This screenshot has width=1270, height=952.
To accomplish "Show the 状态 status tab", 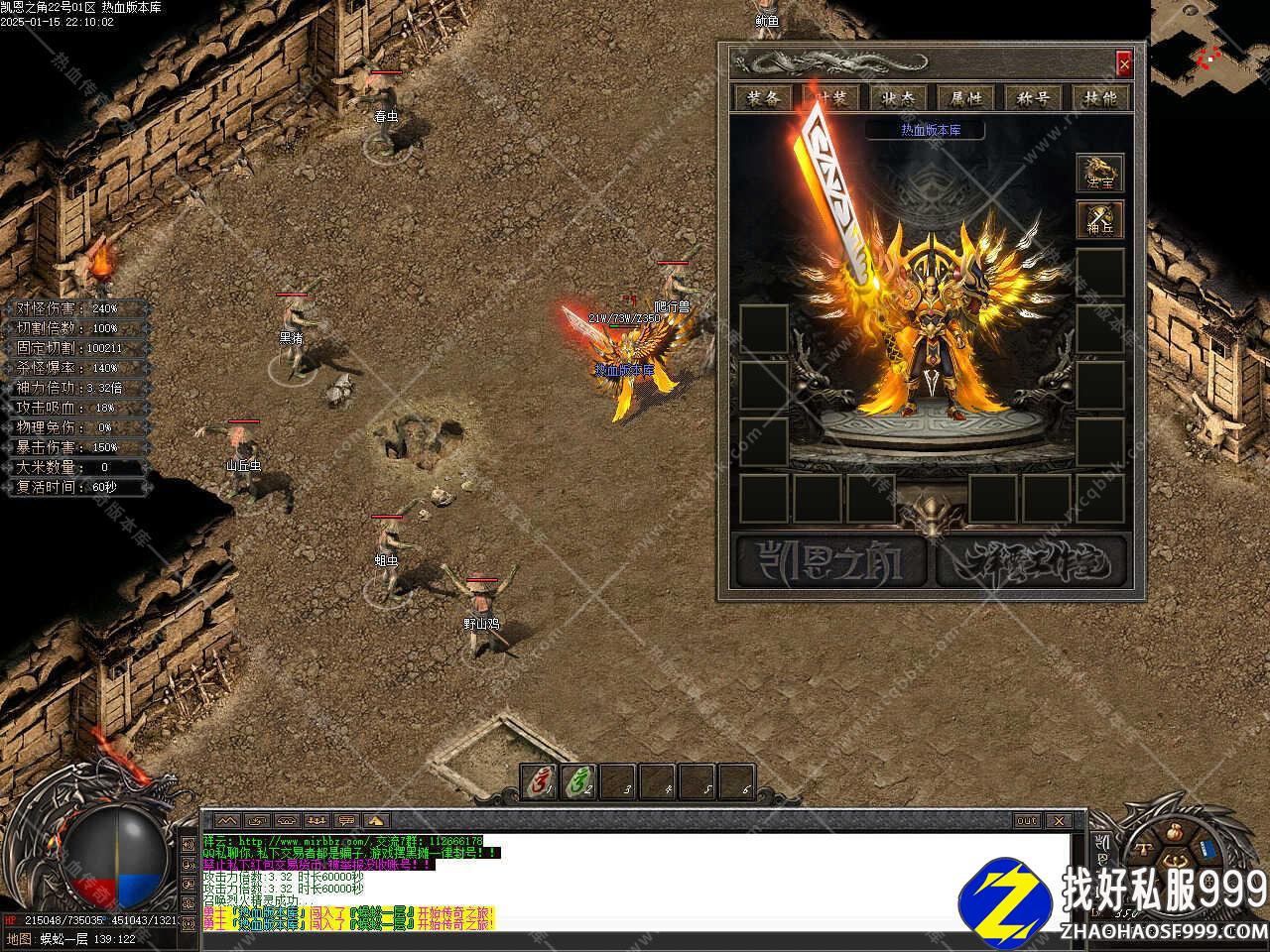I will (899, 98).
